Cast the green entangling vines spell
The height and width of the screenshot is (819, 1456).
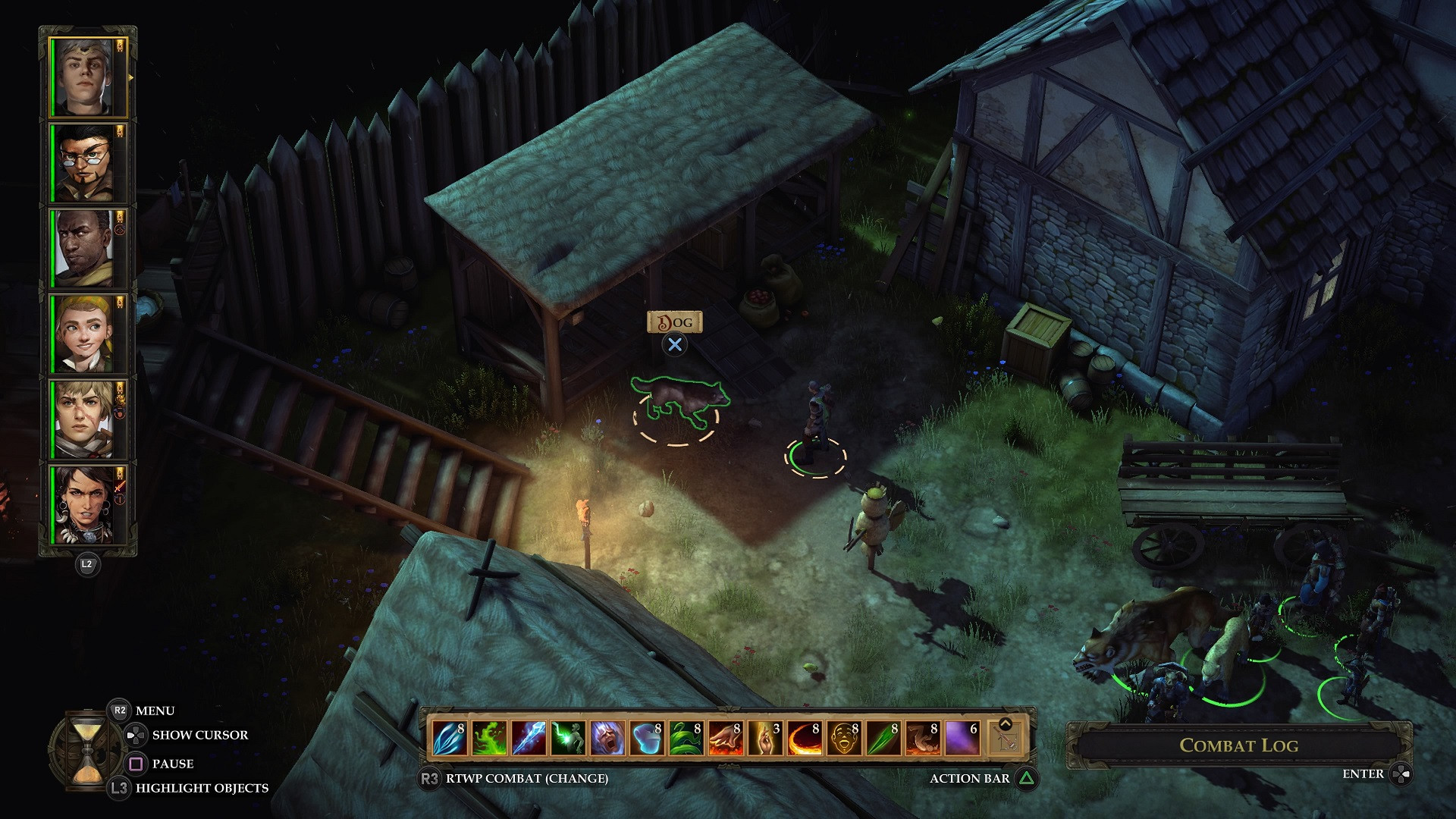[686, 738]
